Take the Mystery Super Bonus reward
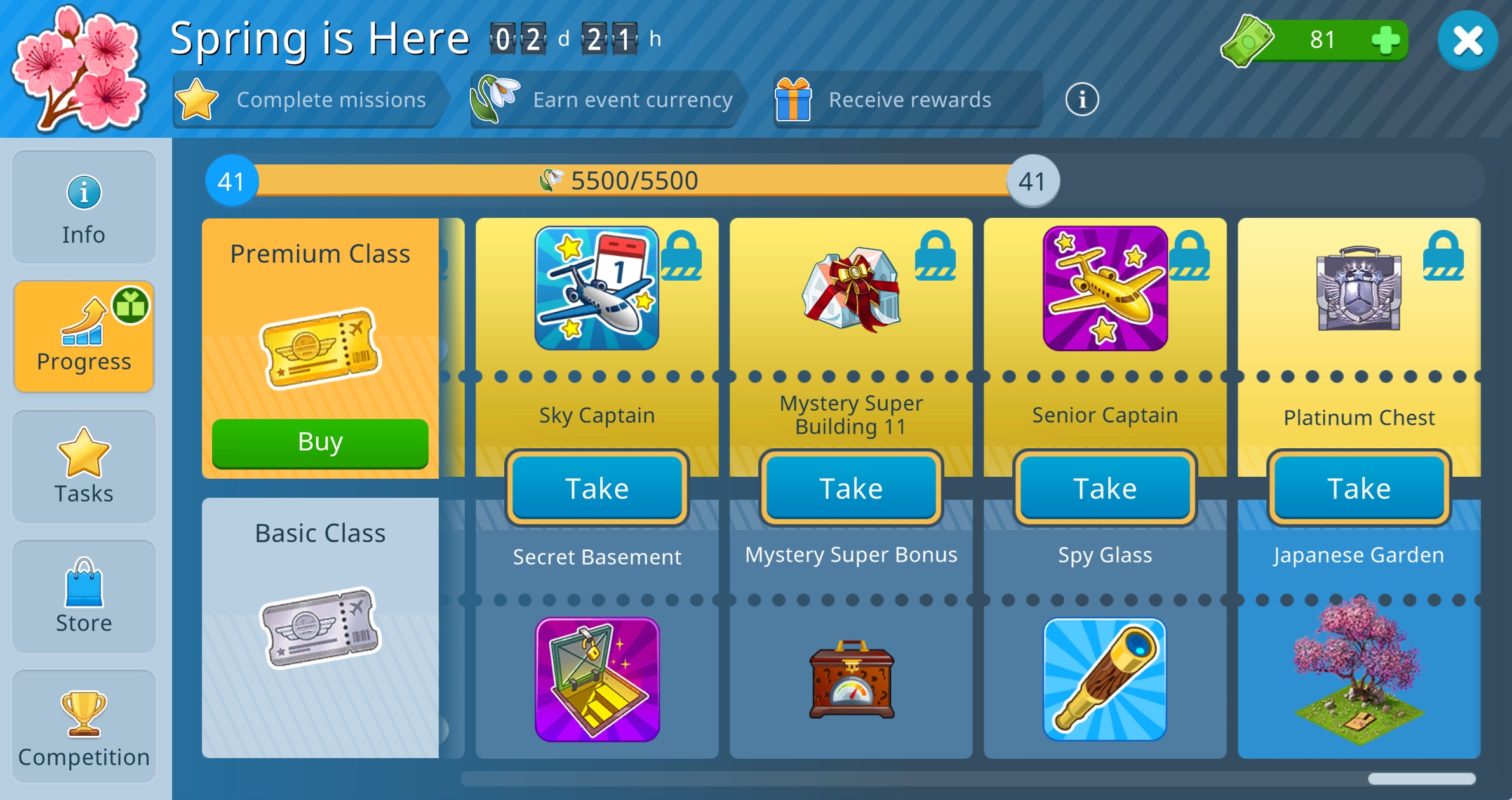Screen dimensions: 1512x800 point(851,488)
